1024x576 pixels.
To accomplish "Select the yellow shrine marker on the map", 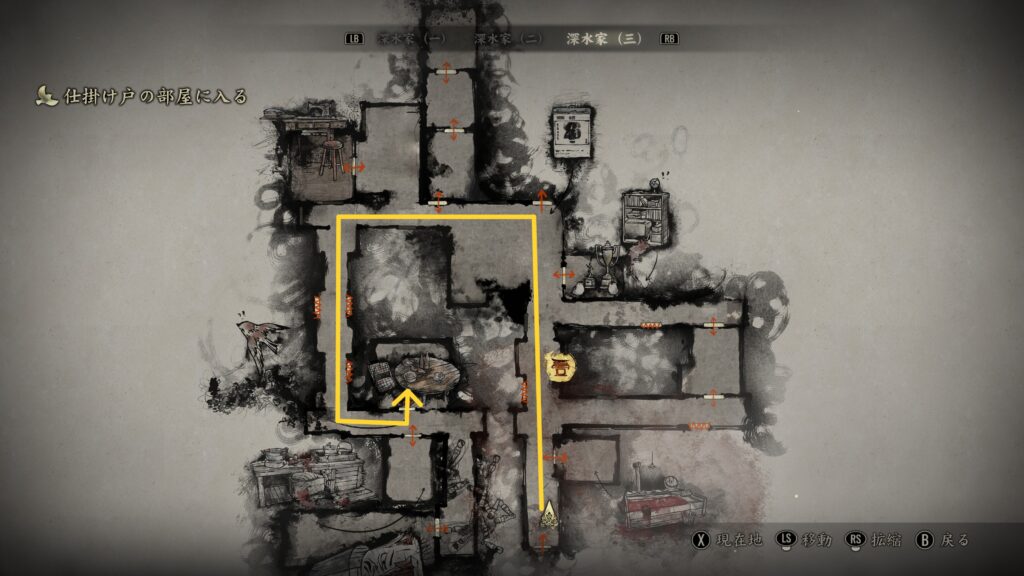I will click(x=559, y=367).
